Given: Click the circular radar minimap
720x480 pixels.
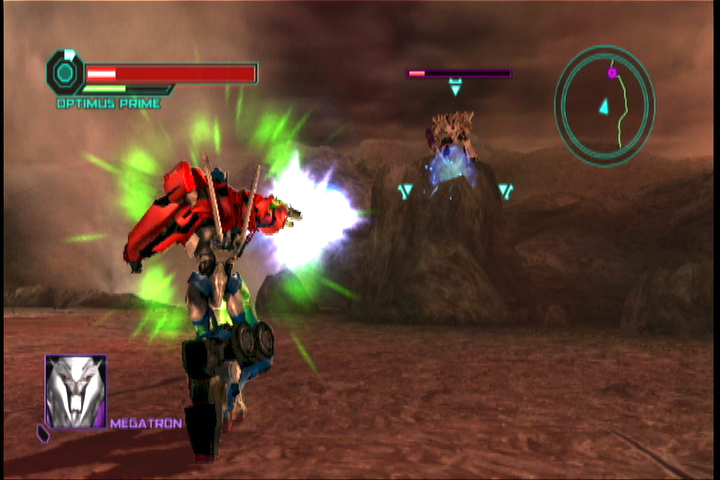Looking at the screenshot, I should coord(605,105).
